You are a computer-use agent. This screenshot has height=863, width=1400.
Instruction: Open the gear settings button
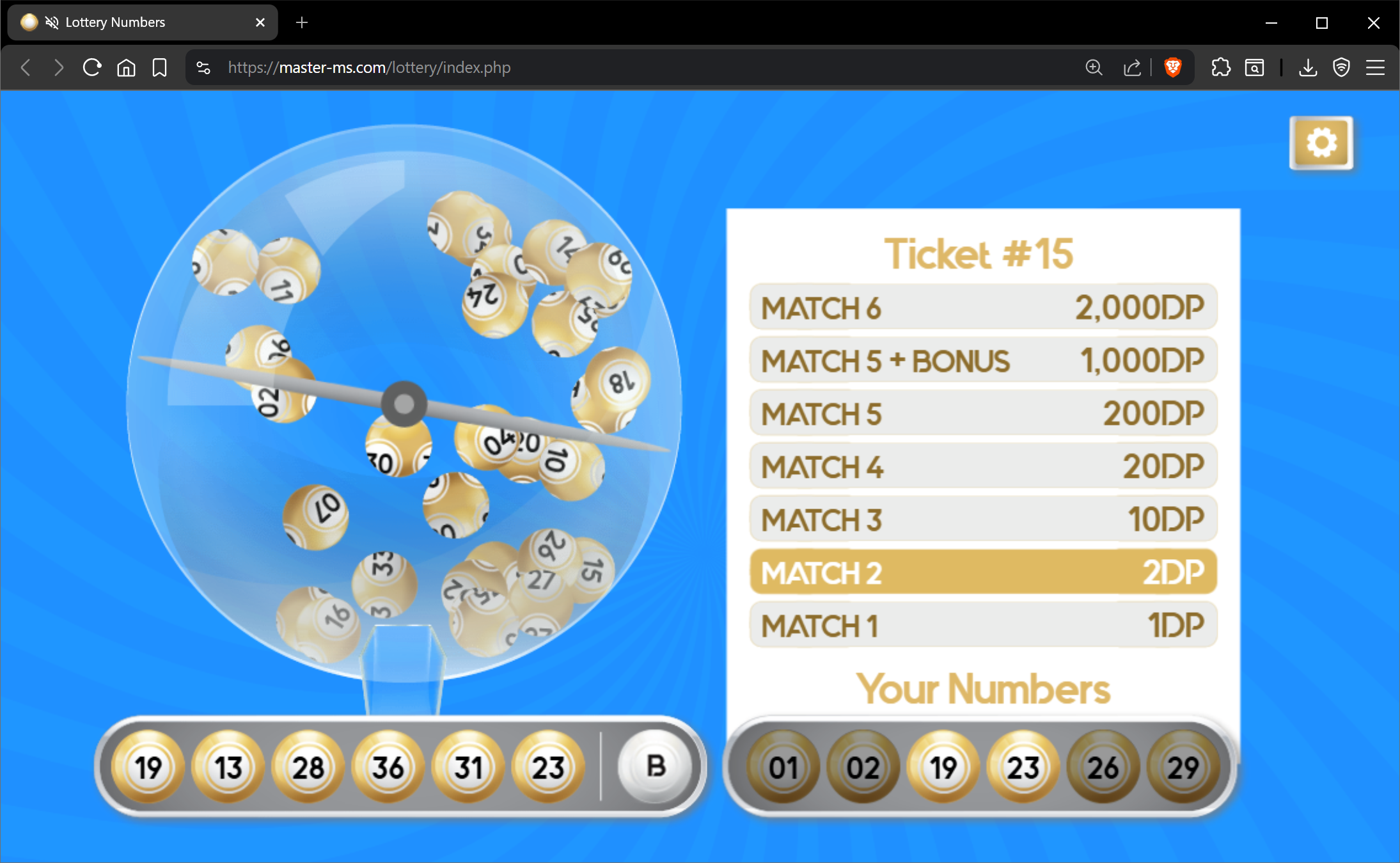[x=1321, y=143]
